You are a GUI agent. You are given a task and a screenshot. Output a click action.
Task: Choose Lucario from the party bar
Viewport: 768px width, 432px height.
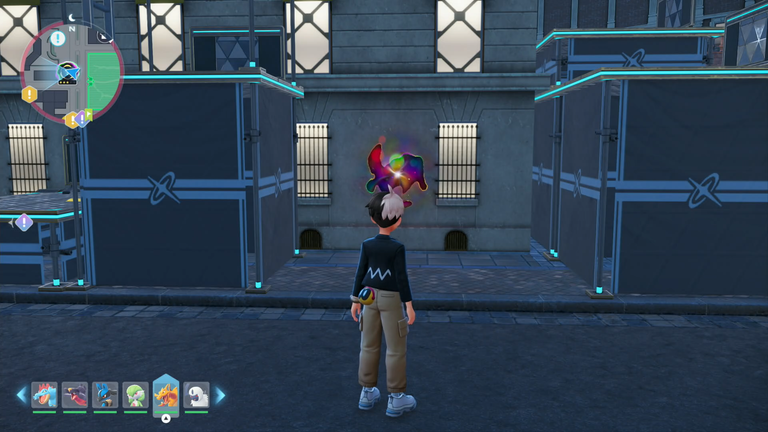(105, 395)
